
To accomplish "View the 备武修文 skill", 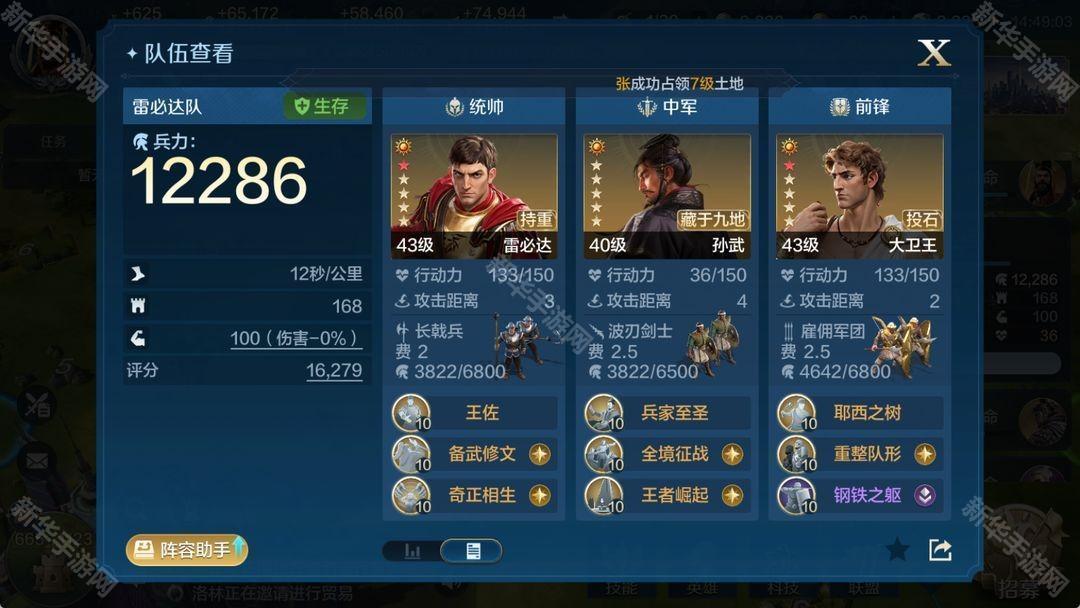I will 473,454.
